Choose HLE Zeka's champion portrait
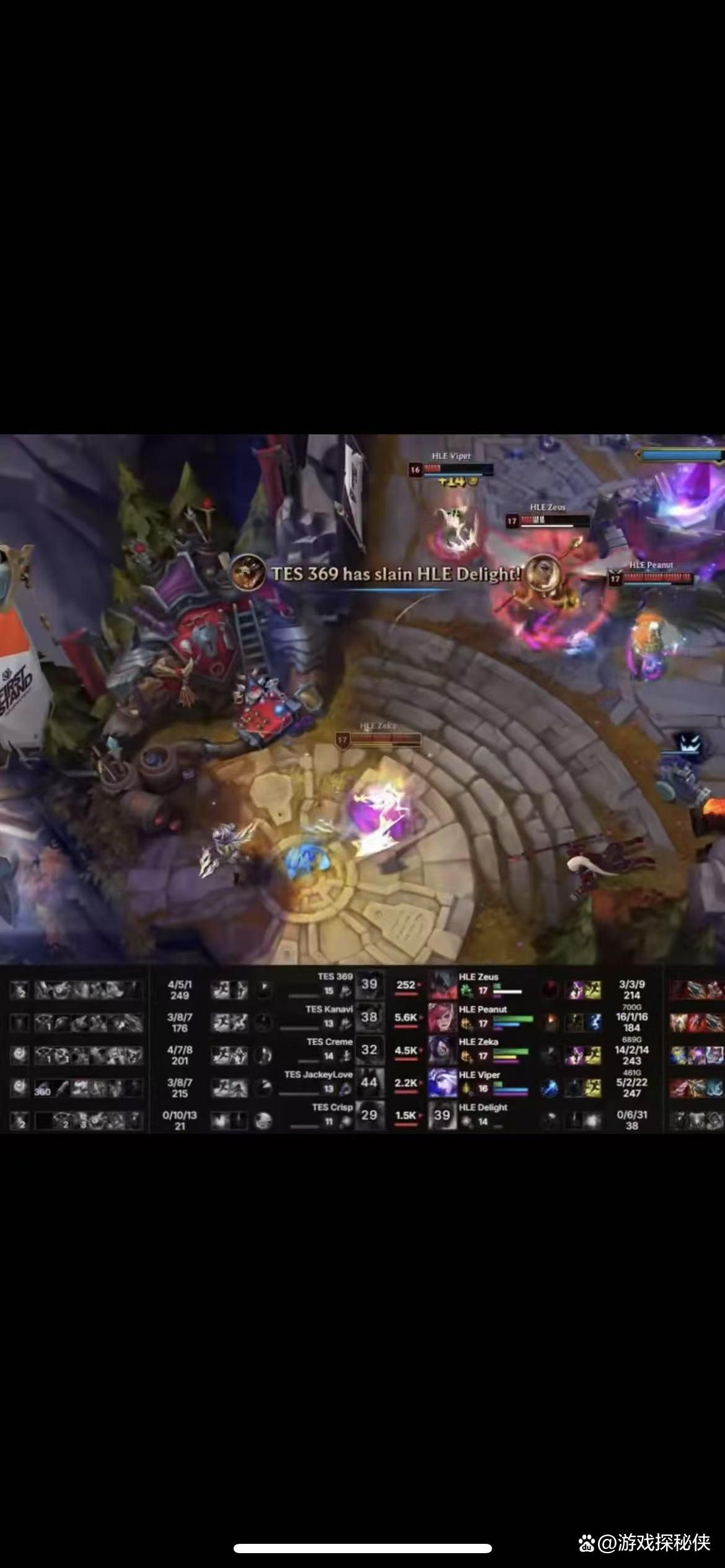Screen dimensions: 725x1568 (442, 1051)
